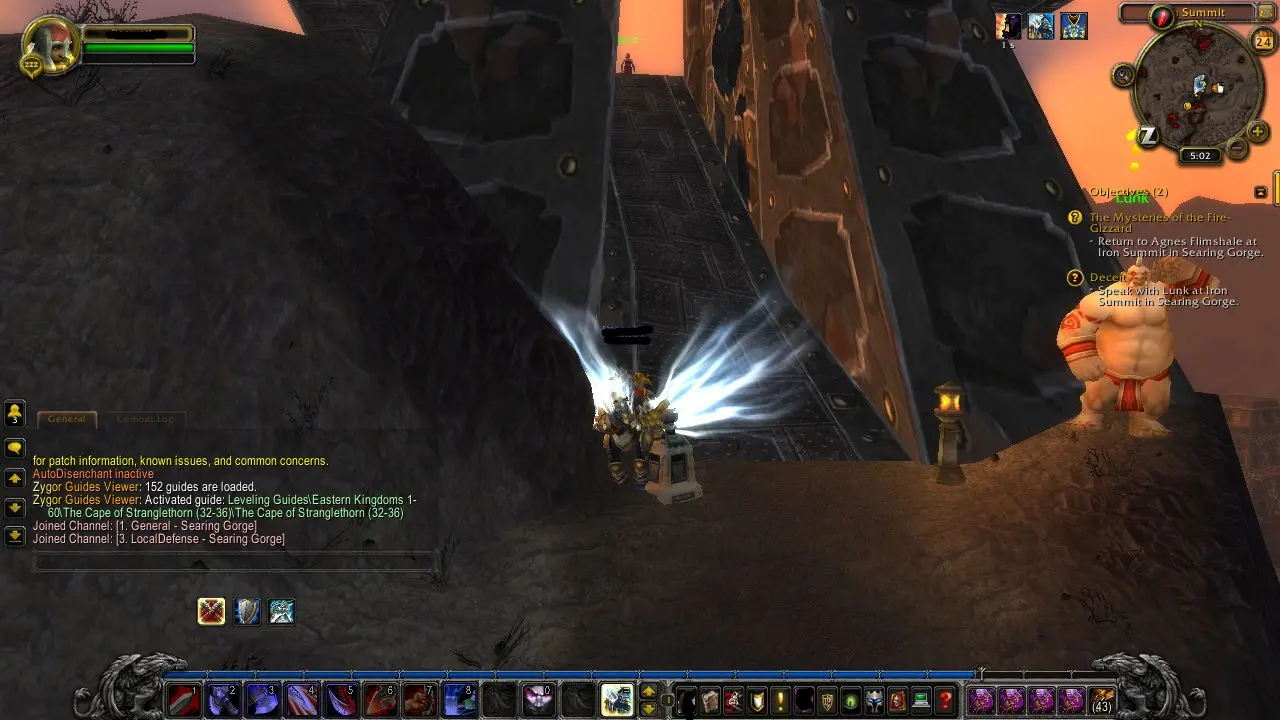
Task: Open the red question mark help button
Action: 945,700
